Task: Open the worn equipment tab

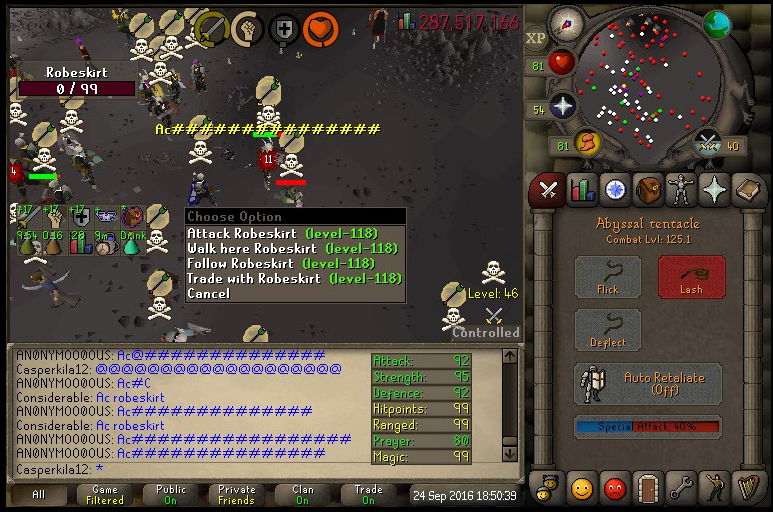Action: coord(681,189)
